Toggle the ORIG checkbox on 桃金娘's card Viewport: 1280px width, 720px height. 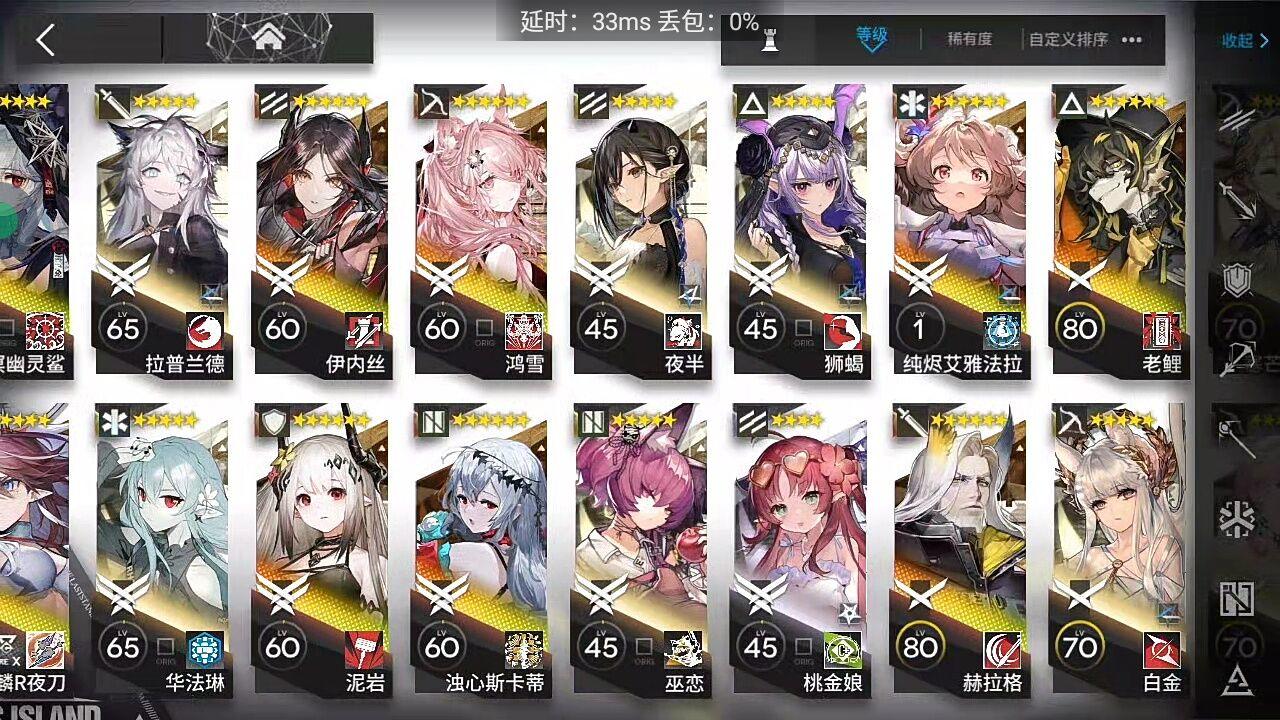pos(804,647)
